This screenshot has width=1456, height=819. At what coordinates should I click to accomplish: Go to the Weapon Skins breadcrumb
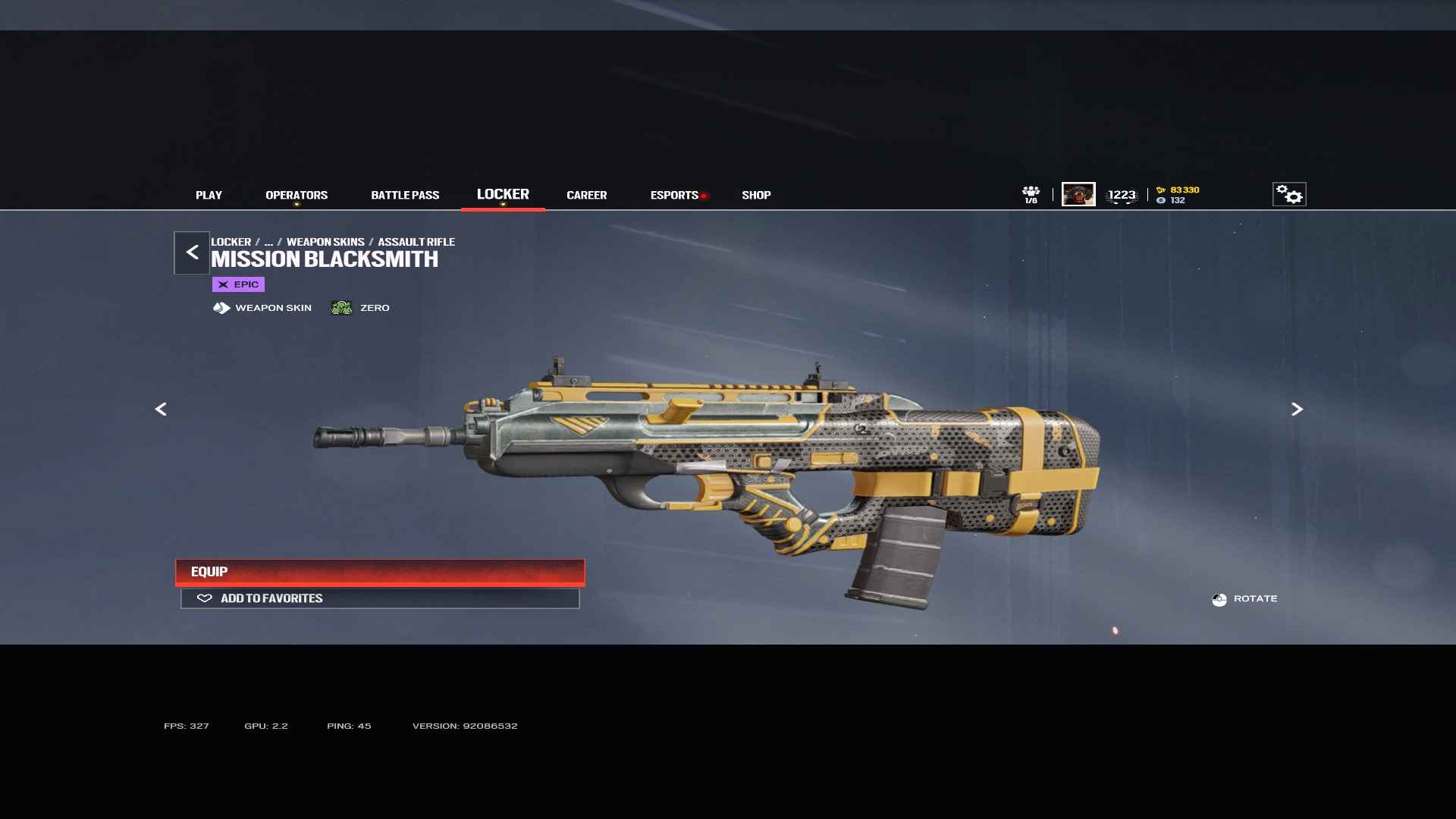pyautogui.click(x=325, y=242)
